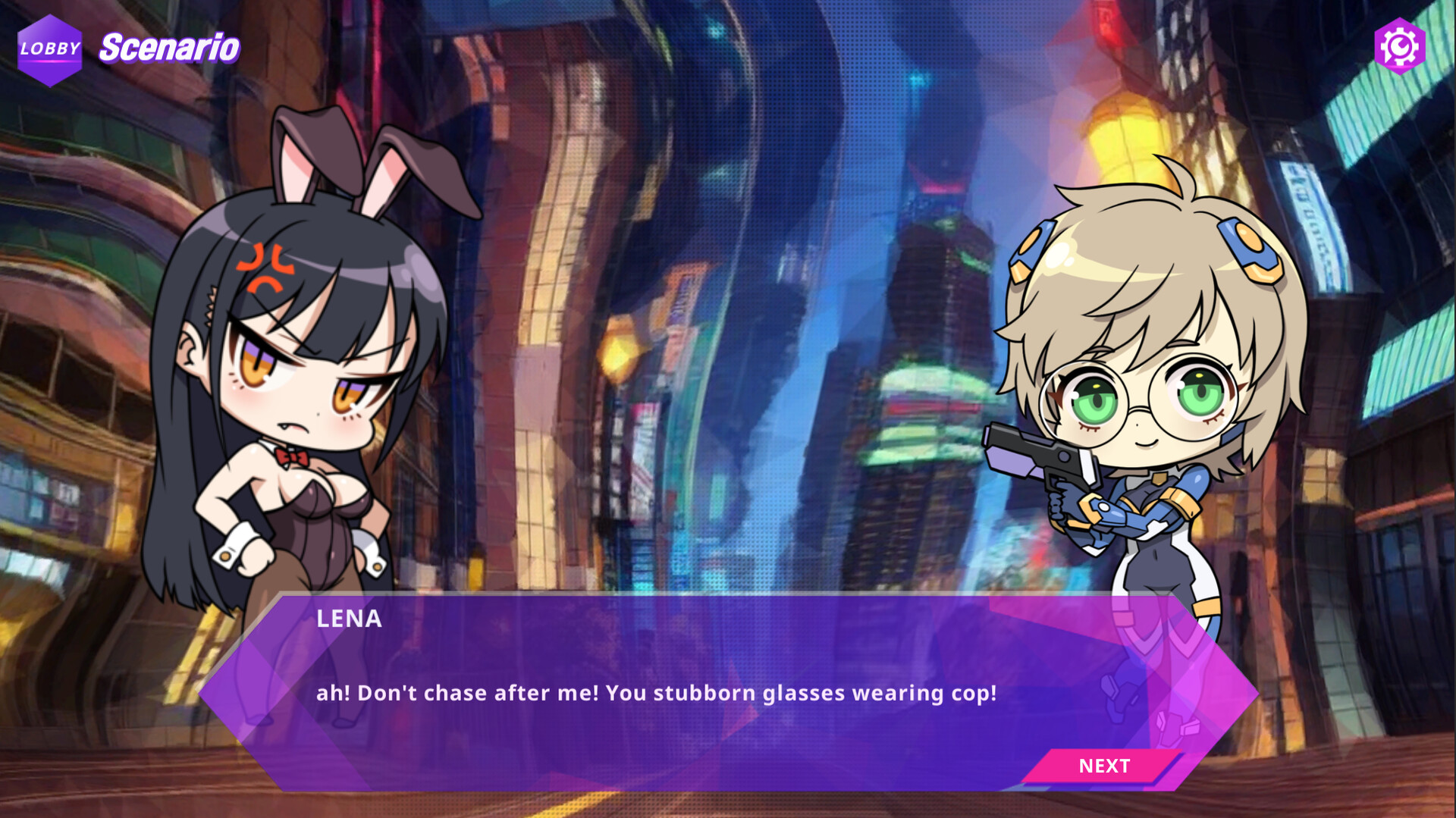Return to lobby using LOBBY button
The image size is (1456, 818).
(49, 50)
